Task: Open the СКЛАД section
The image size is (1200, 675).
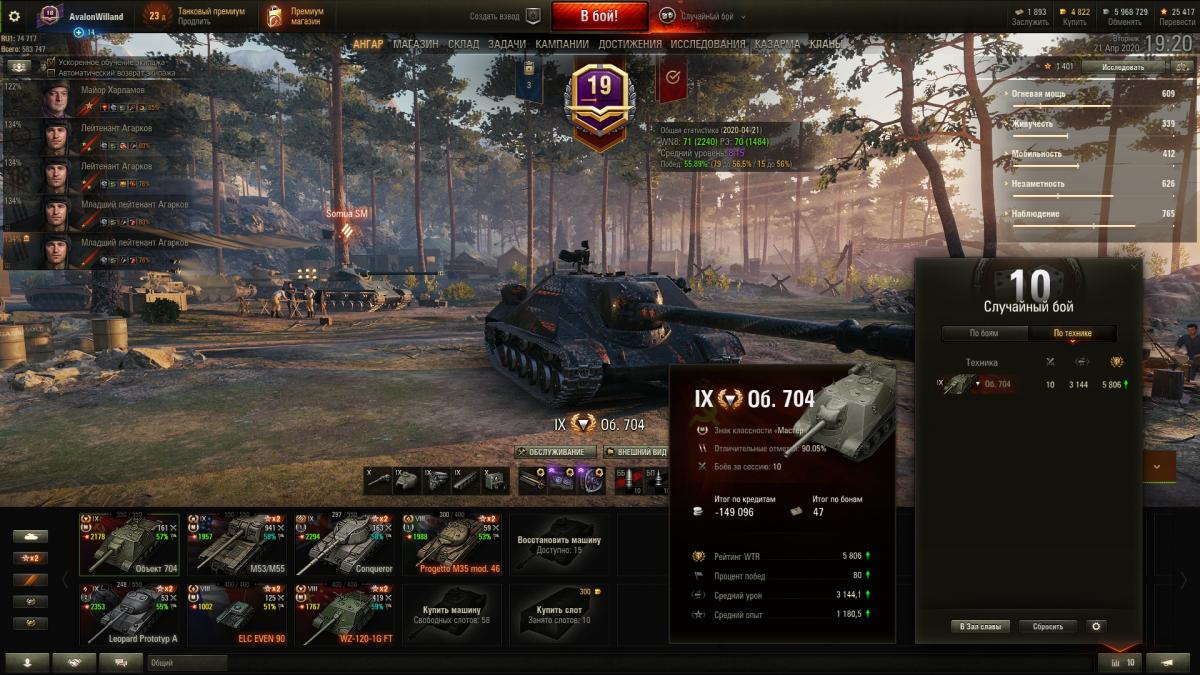Action: (x=464, y=44)
